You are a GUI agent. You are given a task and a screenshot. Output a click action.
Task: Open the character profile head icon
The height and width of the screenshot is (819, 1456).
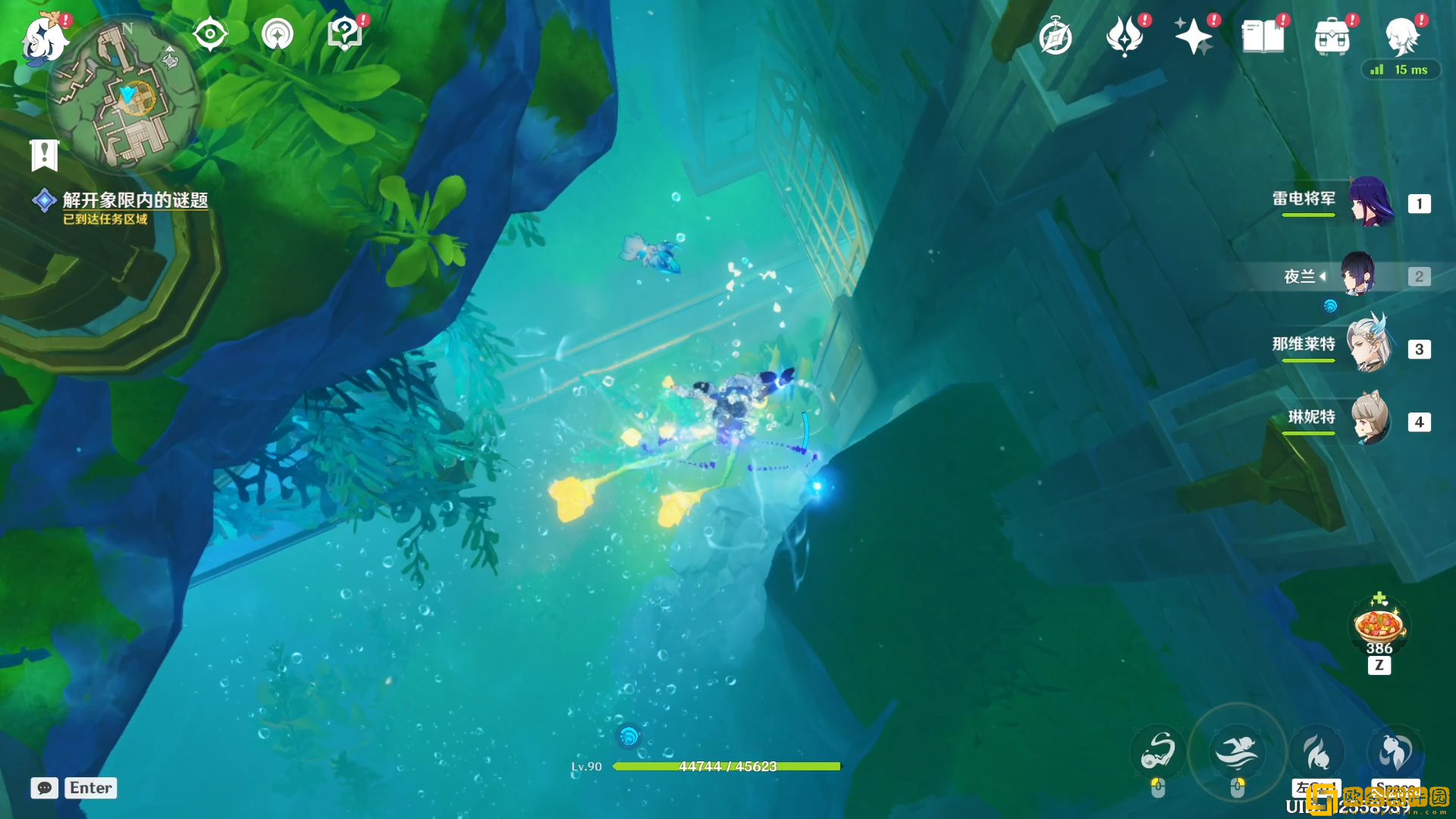click(x=1401, y=37)
